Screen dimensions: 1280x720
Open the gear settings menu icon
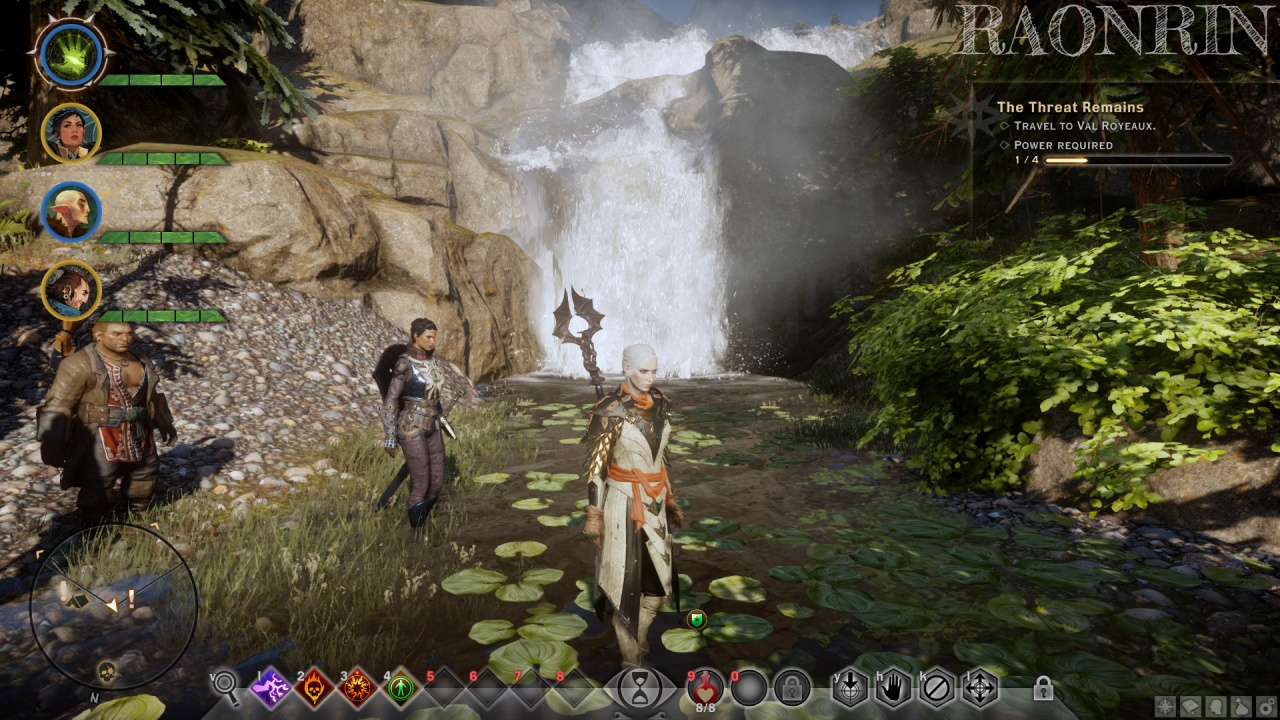click(x=1265, y=706)
